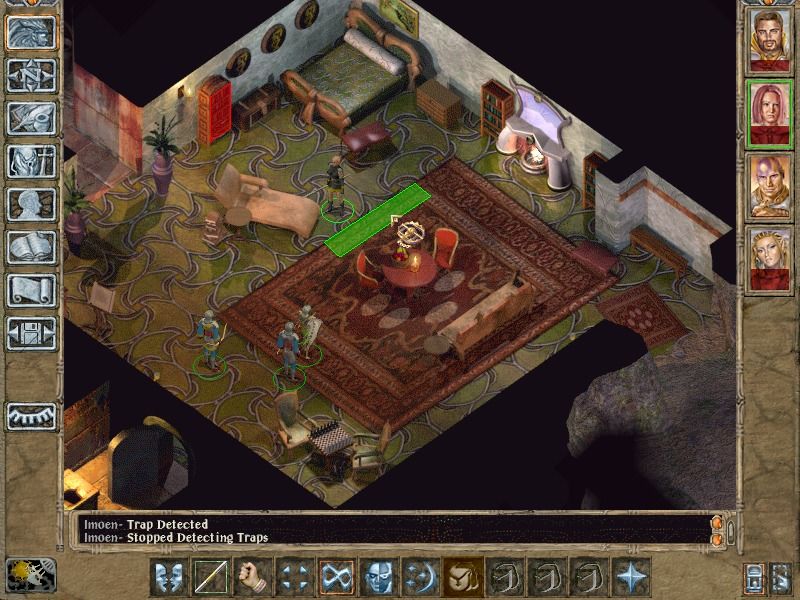This screenshot has width=800, height=600.
Task: Open the mage spellbook
Action: (30, 247)
